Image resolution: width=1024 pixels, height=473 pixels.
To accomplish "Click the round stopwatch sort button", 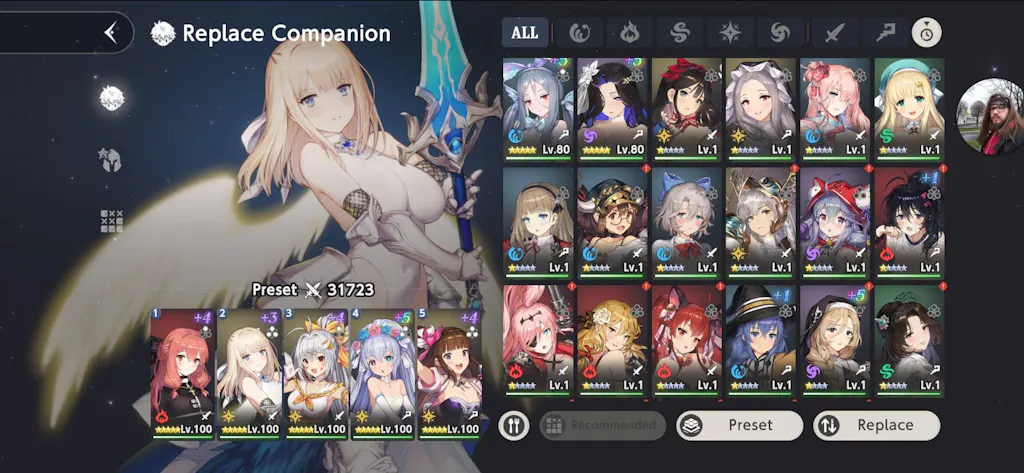I will coord(926,32).
